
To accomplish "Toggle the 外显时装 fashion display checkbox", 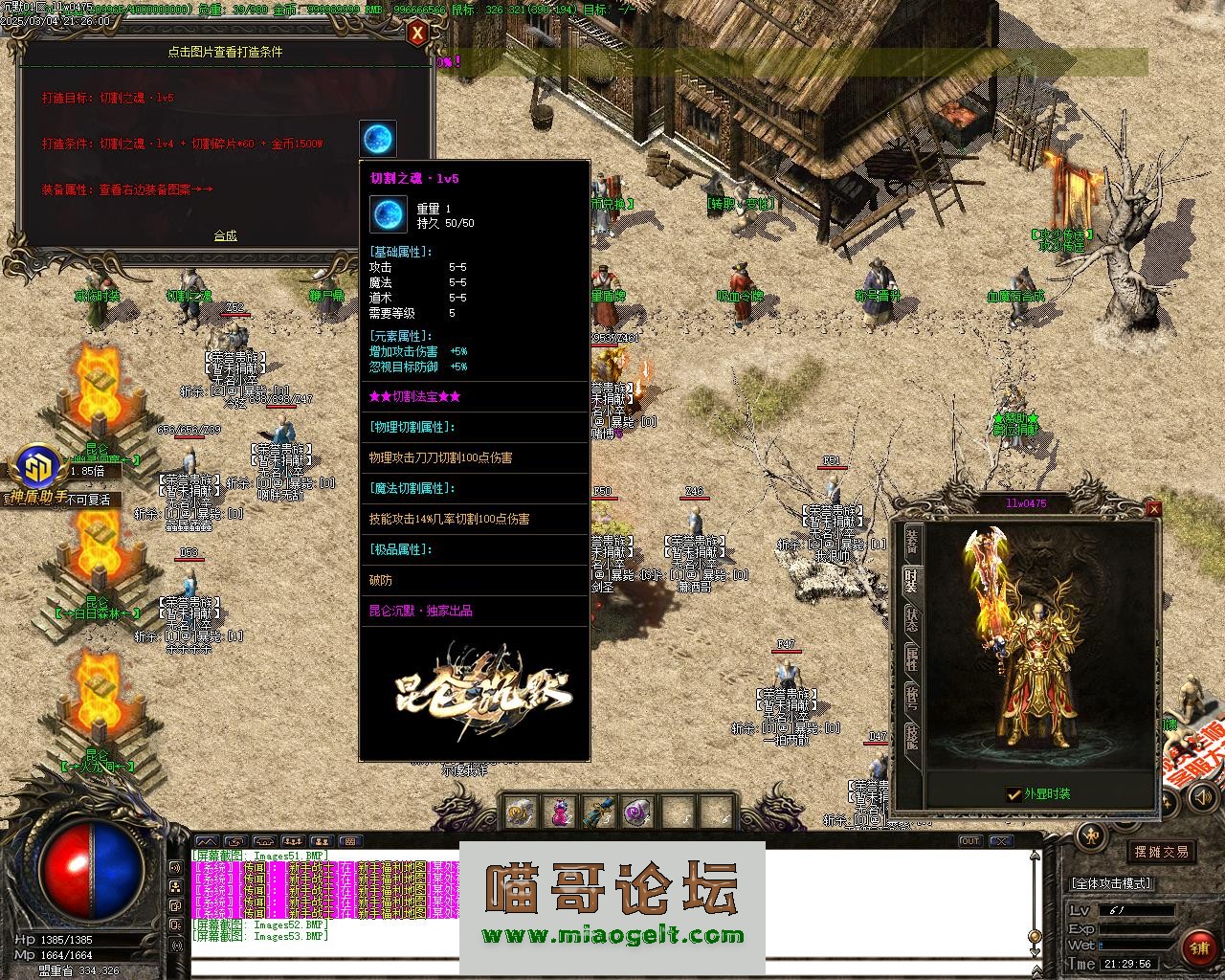I will click(x=1014, y=794).
